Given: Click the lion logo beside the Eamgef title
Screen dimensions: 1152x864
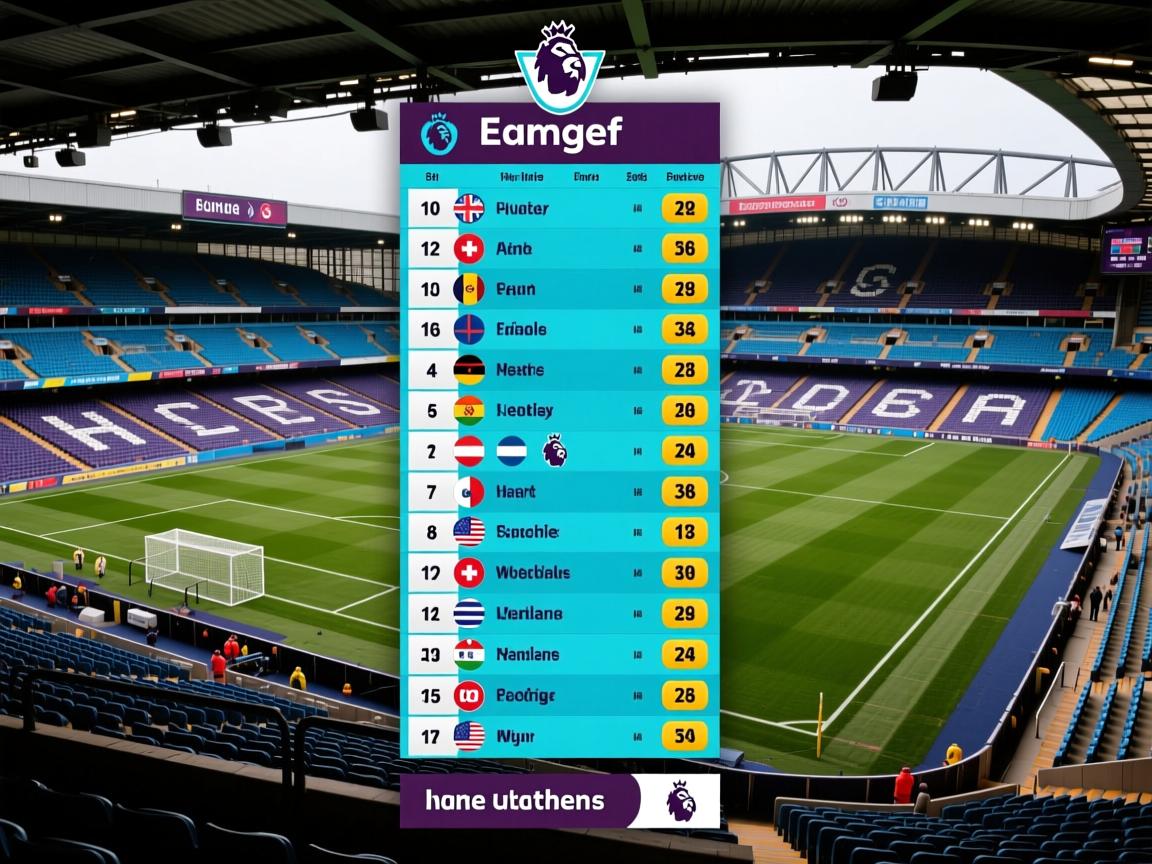Looking at the screenshot, I should (439, 134).
